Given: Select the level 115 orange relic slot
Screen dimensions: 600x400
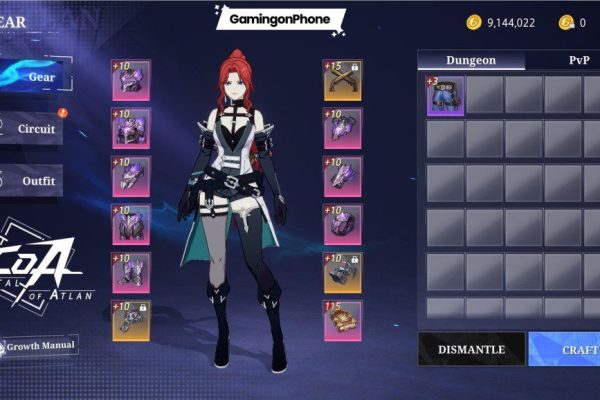Looking at the screenshot, I should tap(343, 320).
